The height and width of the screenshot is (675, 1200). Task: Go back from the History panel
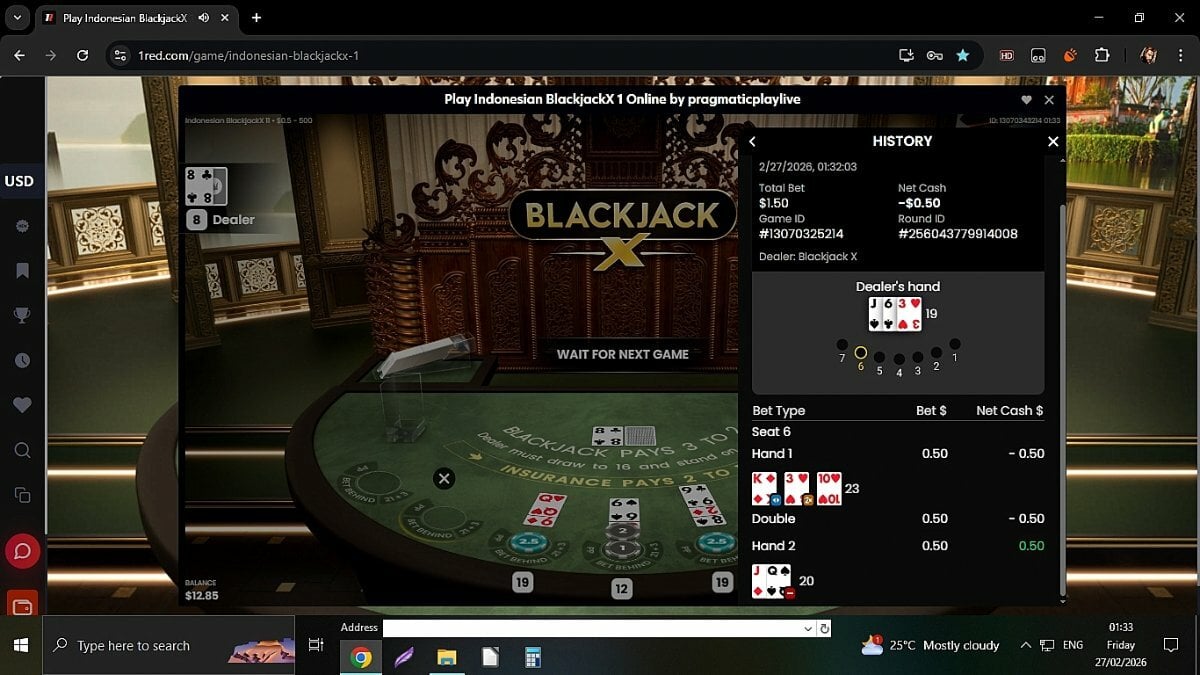tap(753, 142)
